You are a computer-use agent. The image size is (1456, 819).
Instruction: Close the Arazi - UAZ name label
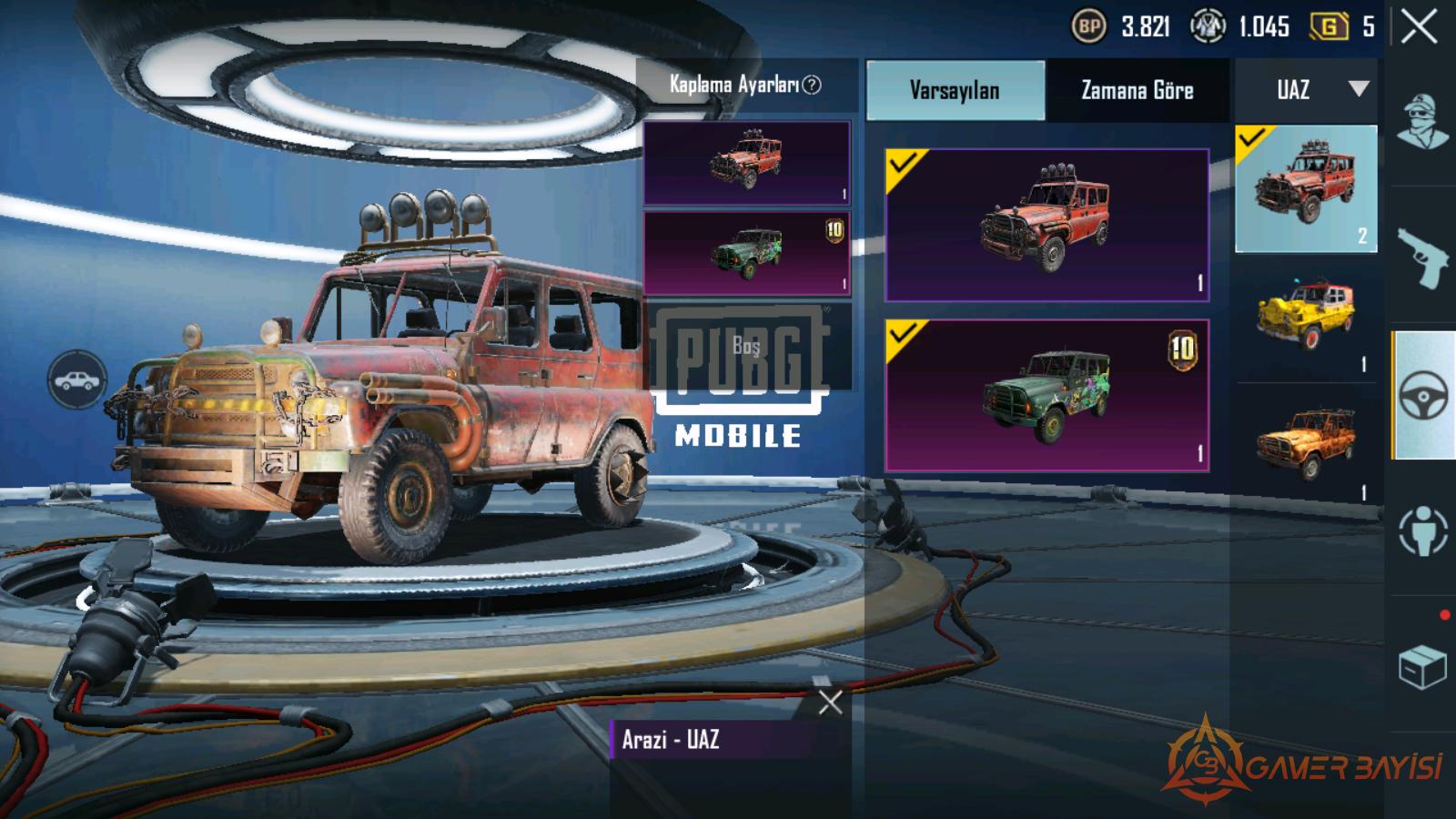(830, 702)
